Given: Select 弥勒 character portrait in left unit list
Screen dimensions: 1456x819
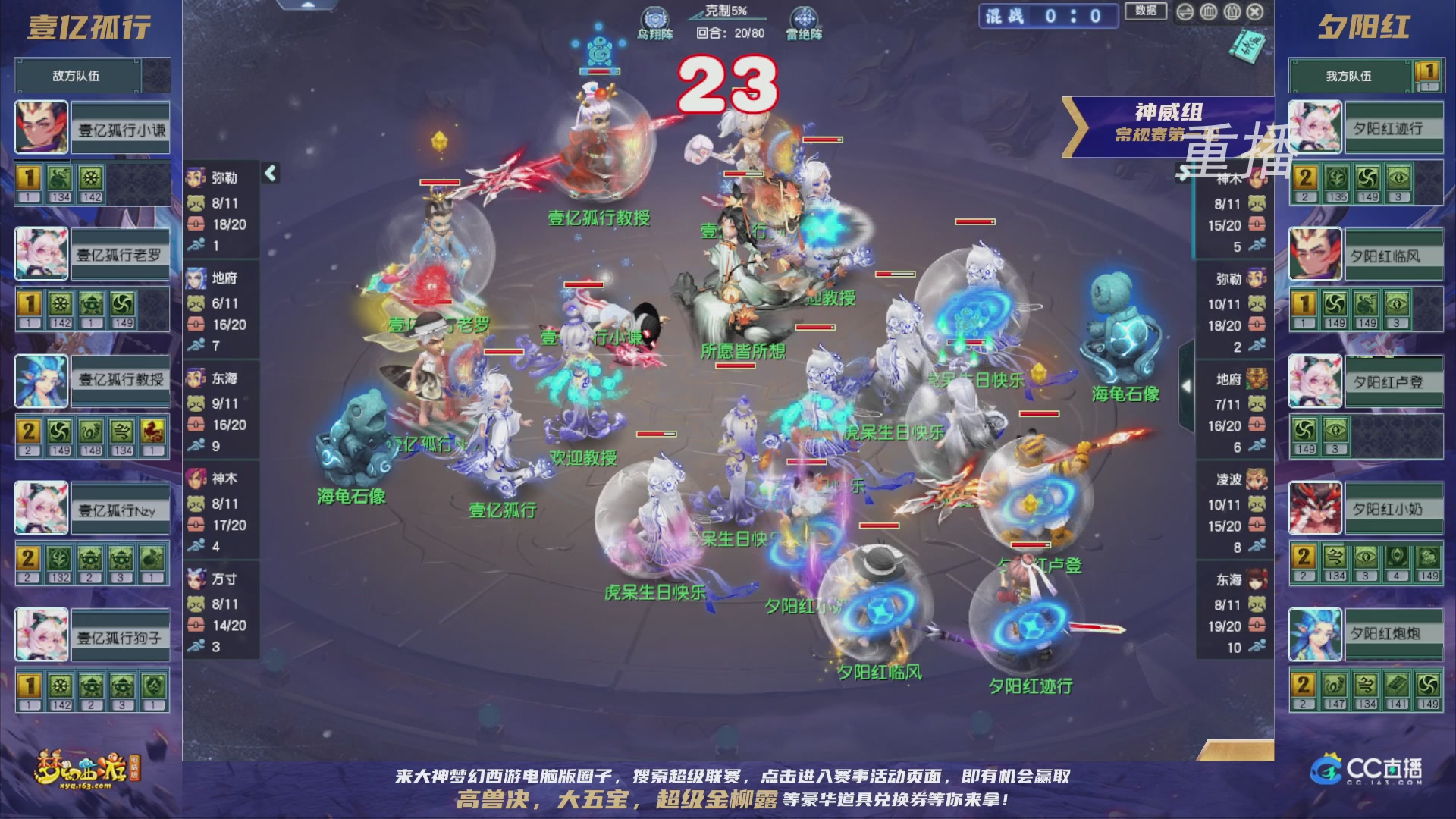Looking at the screenshot, I should [x=196, y=178].
